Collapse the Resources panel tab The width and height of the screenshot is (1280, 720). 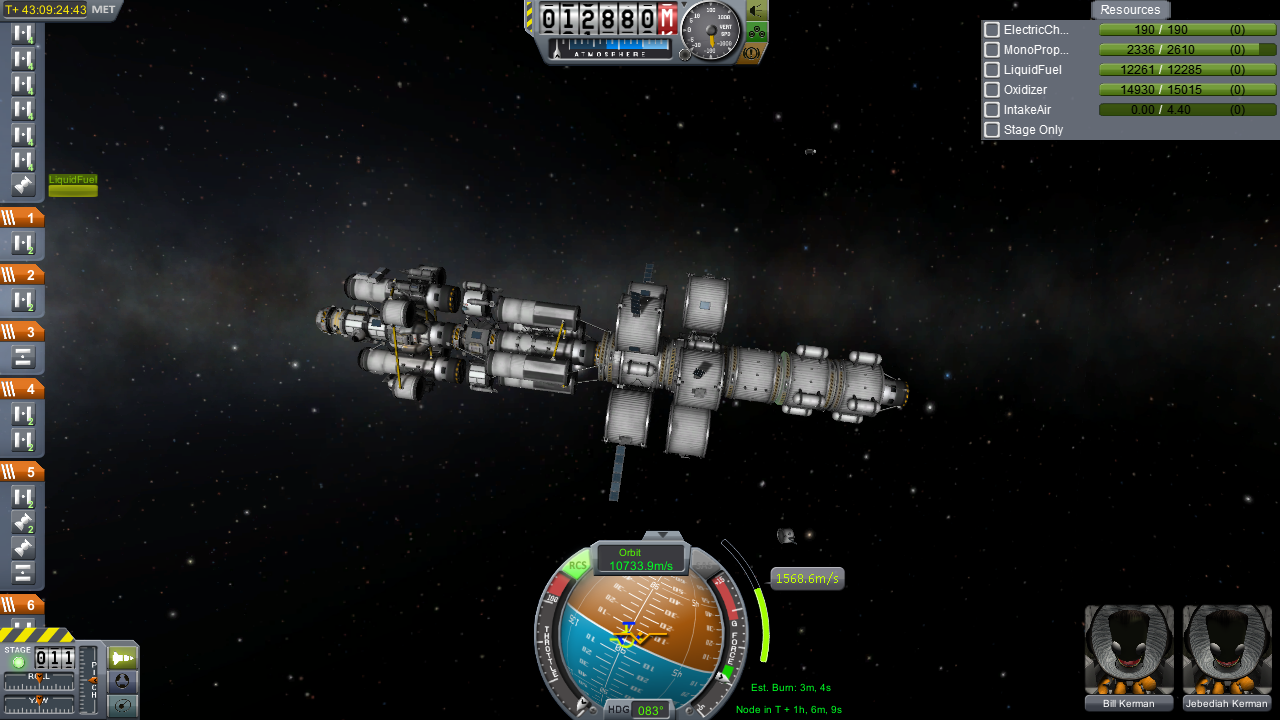pos(1130,10)
